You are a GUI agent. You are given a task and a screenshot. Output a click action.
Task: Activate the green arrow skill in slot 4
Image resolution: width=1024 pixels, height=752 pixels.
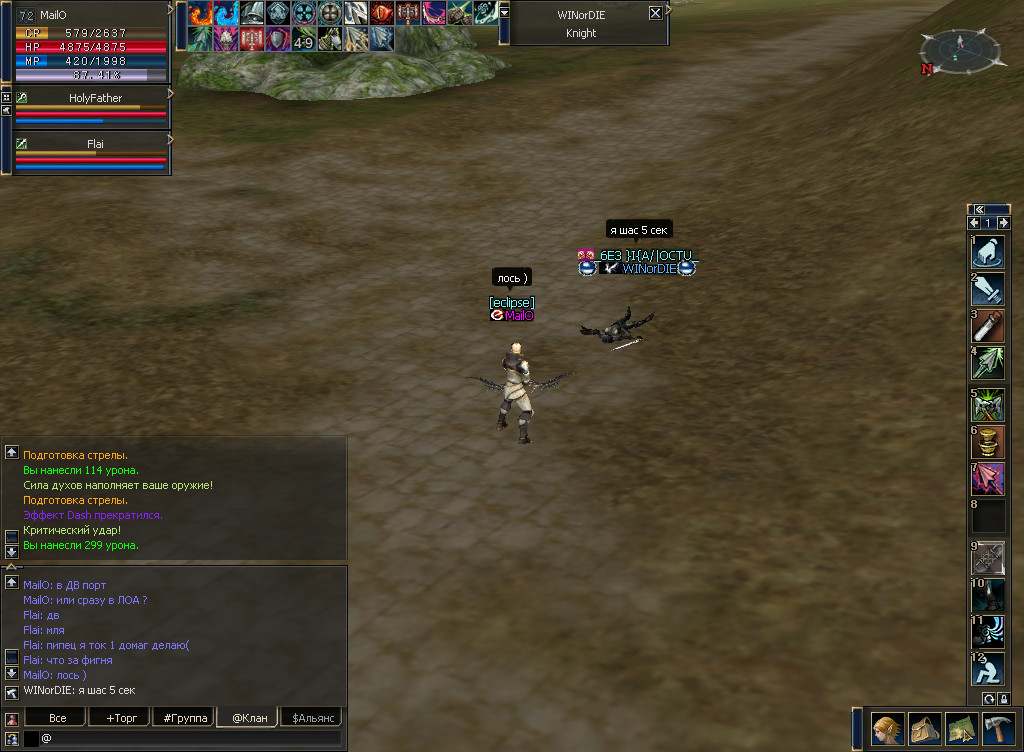point(988,362)
